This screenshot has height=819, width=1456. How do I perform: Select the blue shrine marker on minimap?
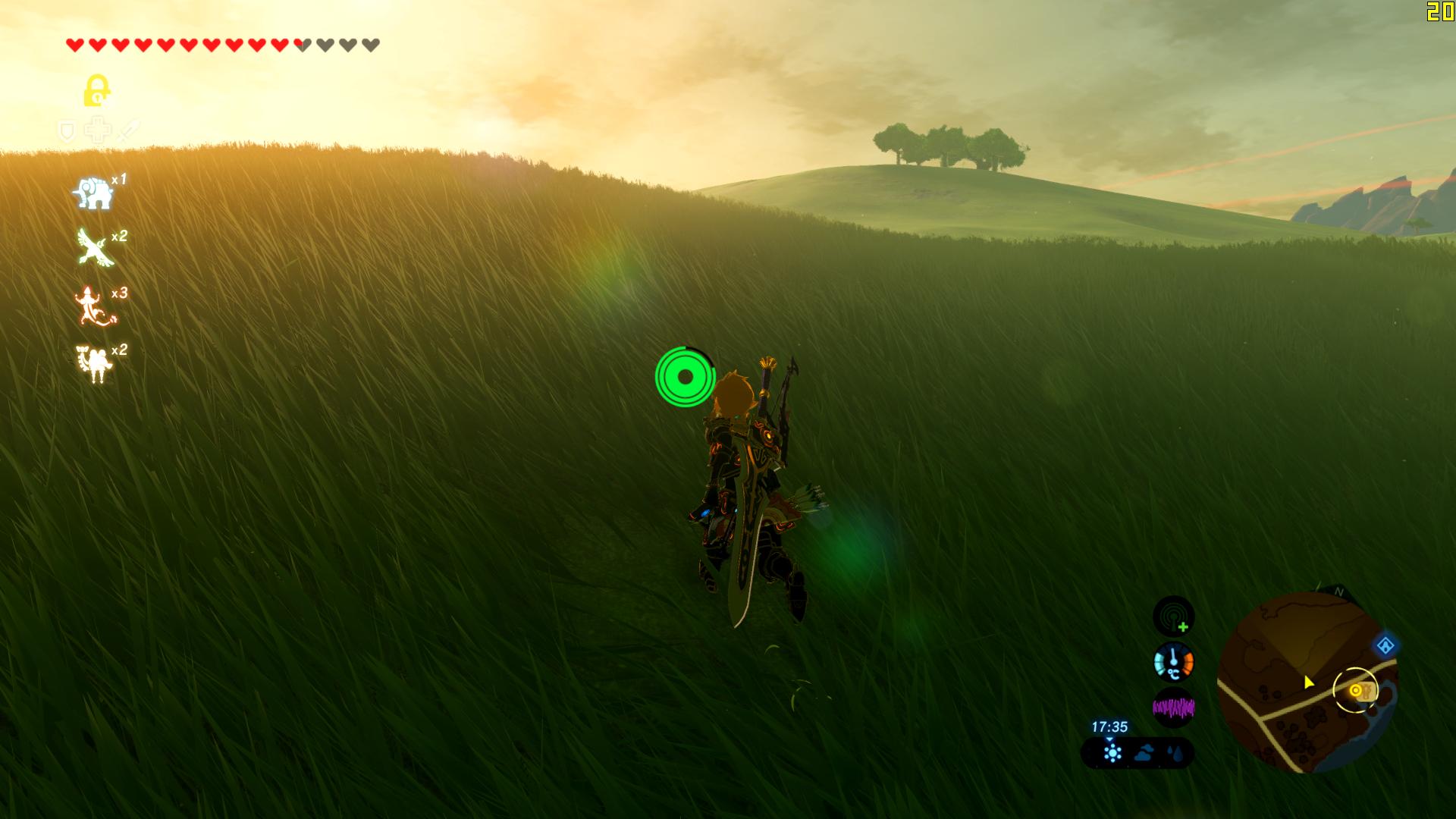[x=1385, y=646]
